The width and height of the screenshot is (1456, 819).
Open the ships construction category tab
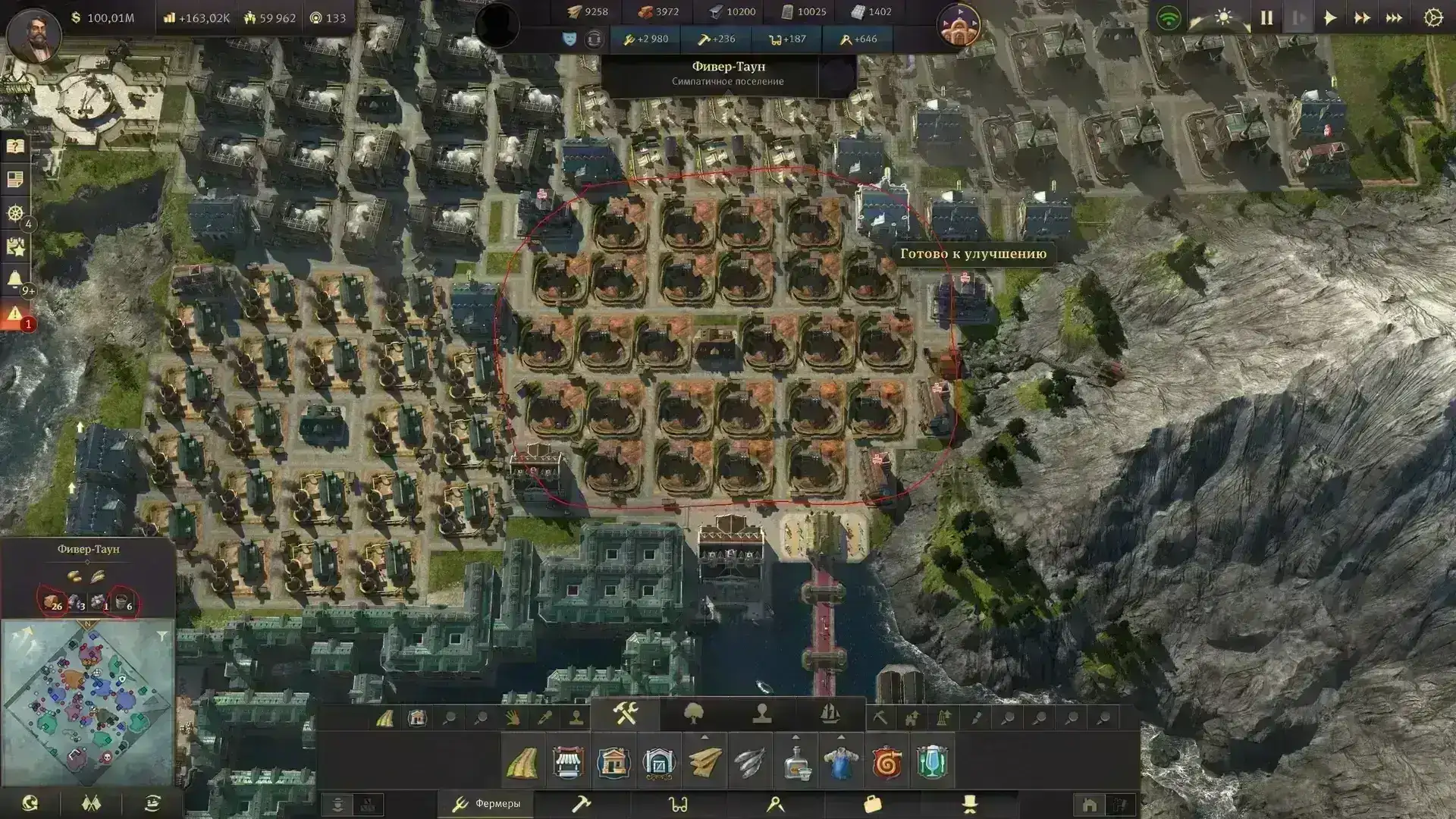pos(830,714)
